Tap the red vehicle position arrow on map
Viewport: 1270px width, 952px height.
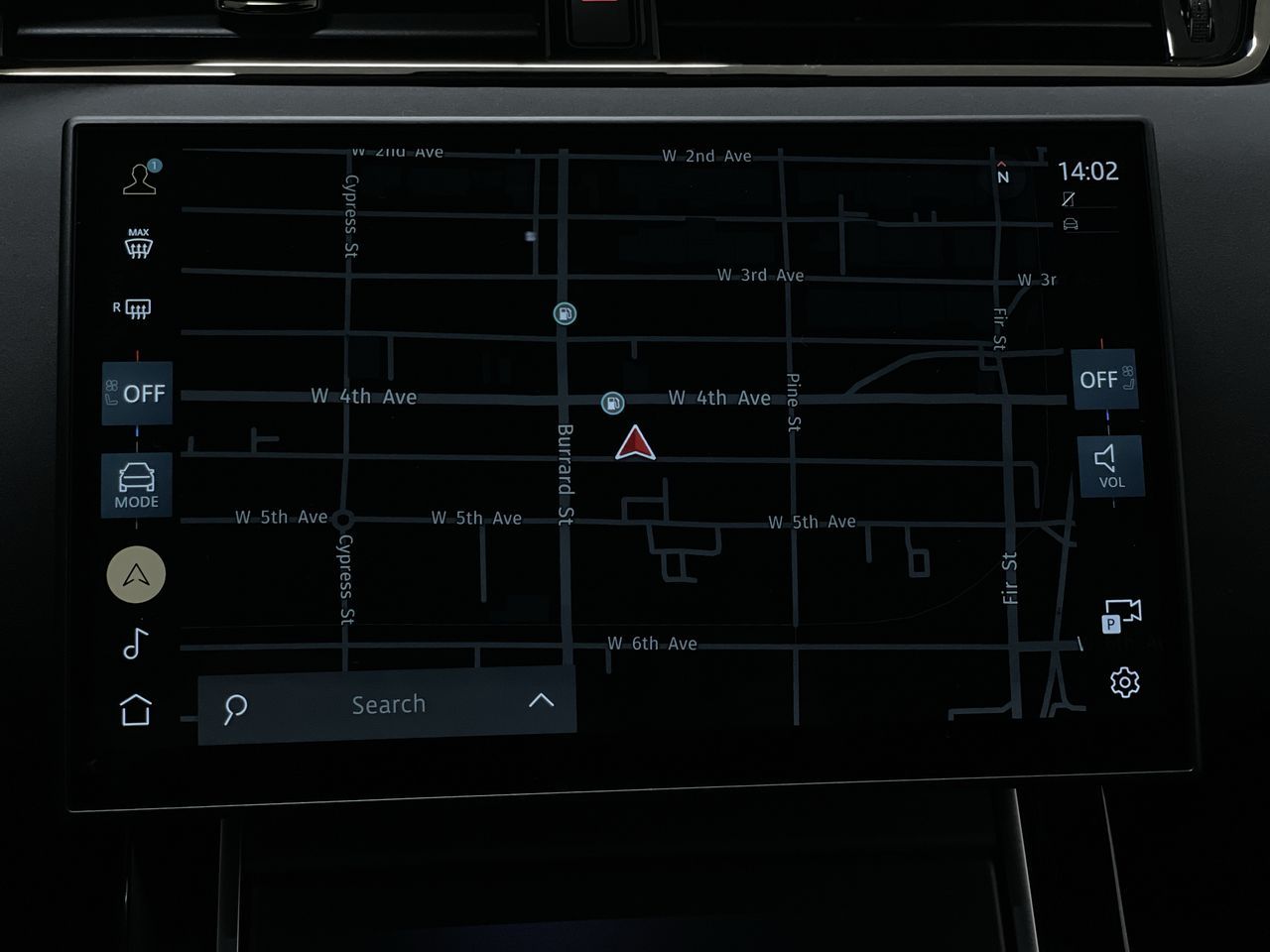[x=636, y=442]
